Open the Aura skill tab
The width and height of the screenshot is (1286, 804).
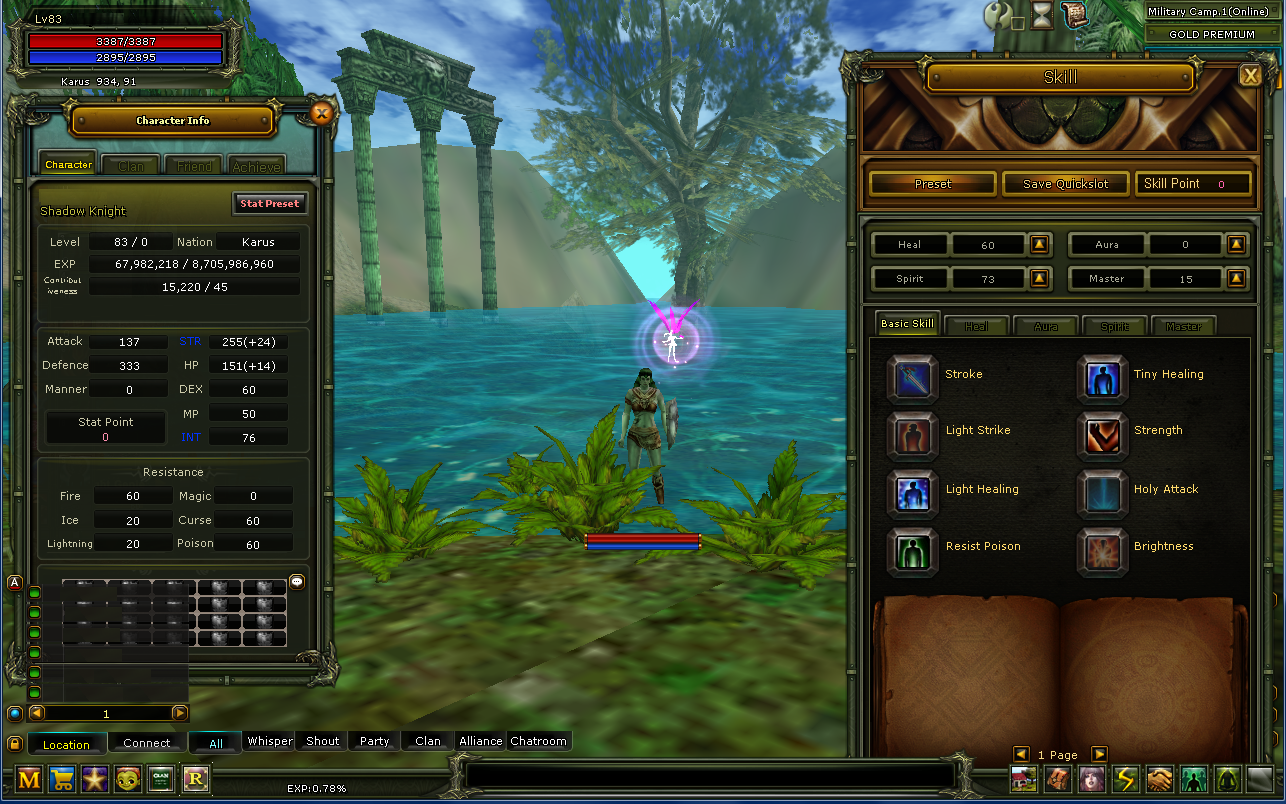pyautogui.click(x=1045, y=326)
